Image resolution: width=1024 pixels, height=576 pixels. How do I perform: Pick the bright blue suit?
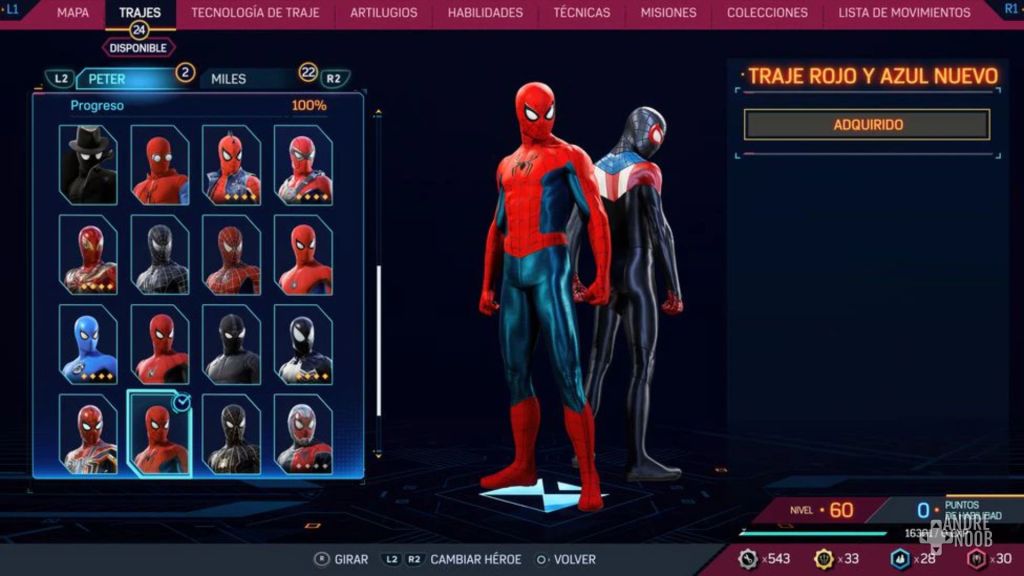(88, 345)
